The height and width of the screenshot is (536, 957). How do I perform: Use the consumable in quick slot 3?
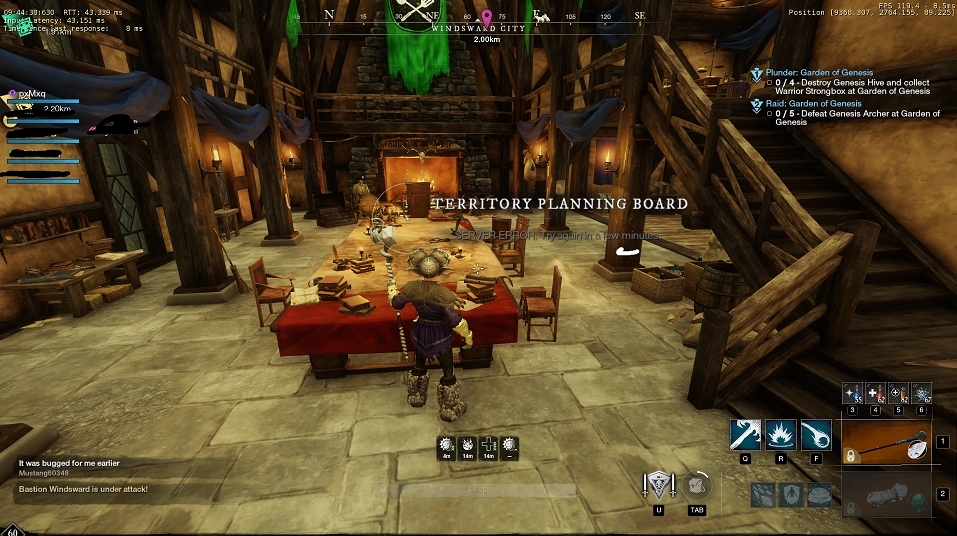pos(852,392)
